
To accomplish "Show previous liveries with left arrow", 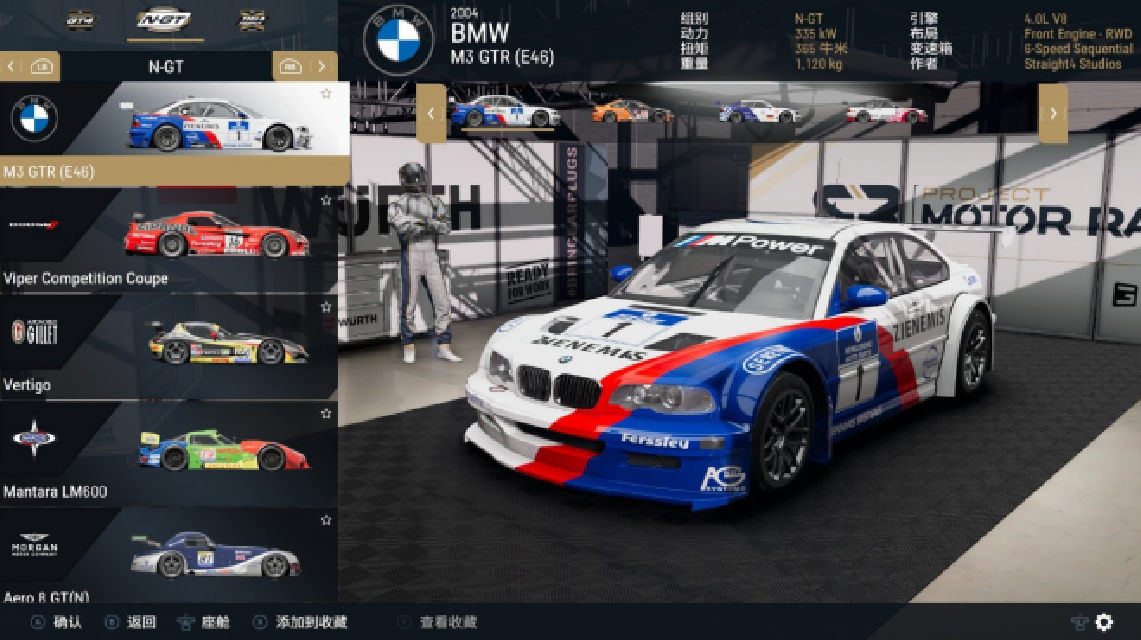I will point(431,113).
